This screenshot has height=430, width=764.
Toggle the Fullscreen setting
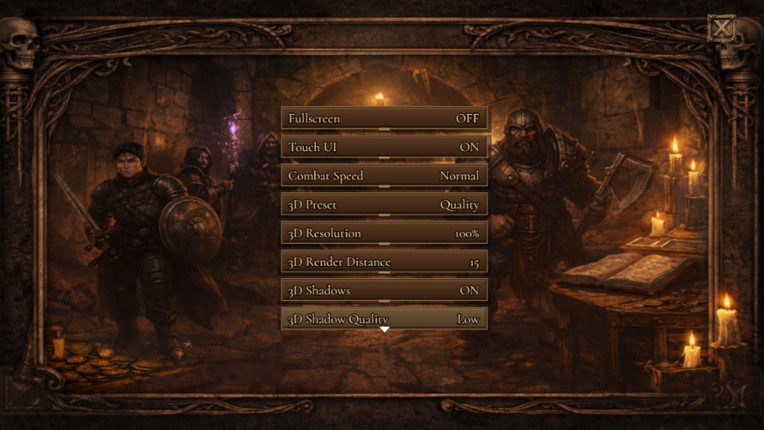[384, 118]
